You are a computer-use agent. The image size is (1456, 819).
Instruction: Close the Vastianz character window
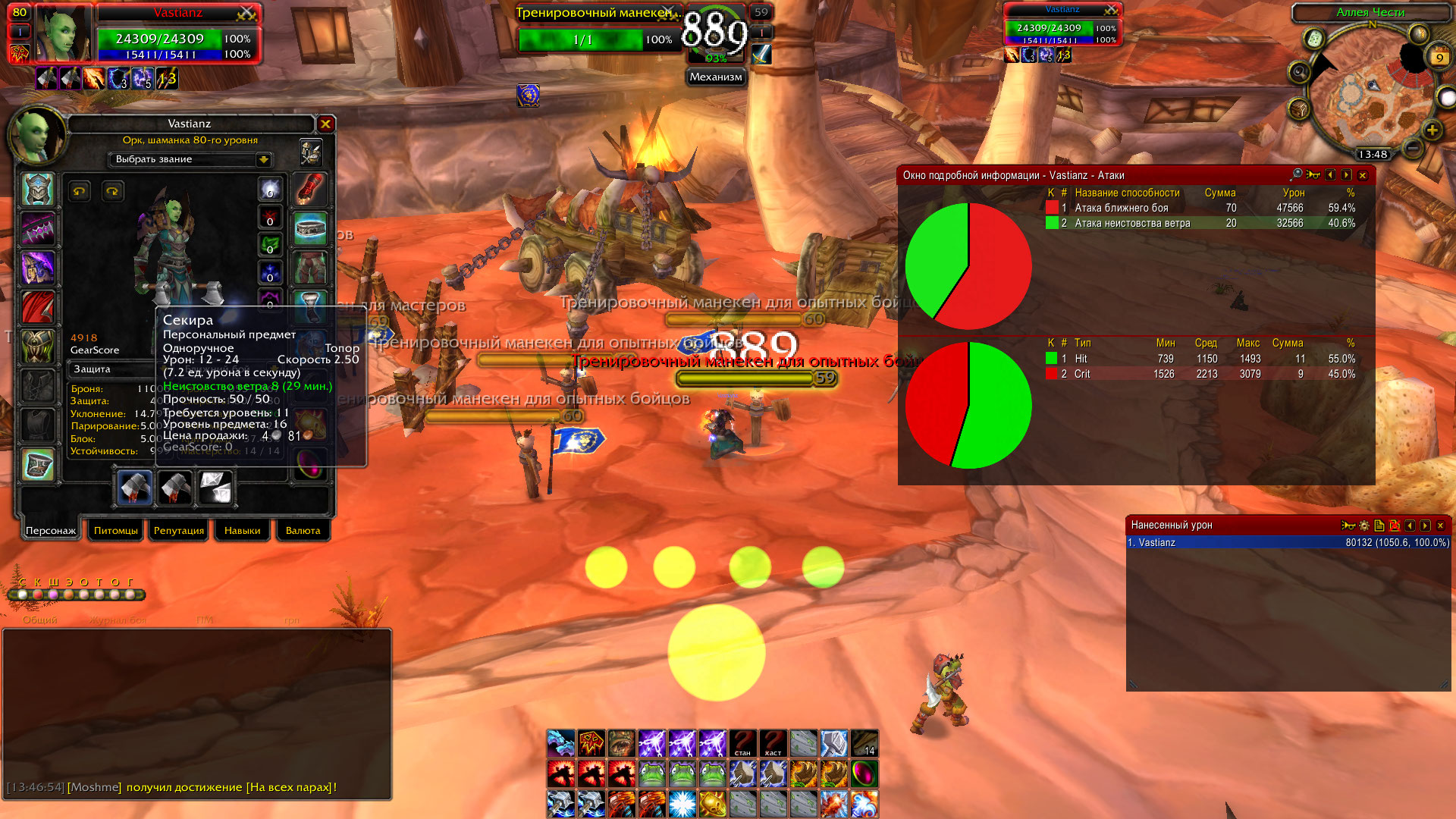pyautogui.click(x=325, y=124)
